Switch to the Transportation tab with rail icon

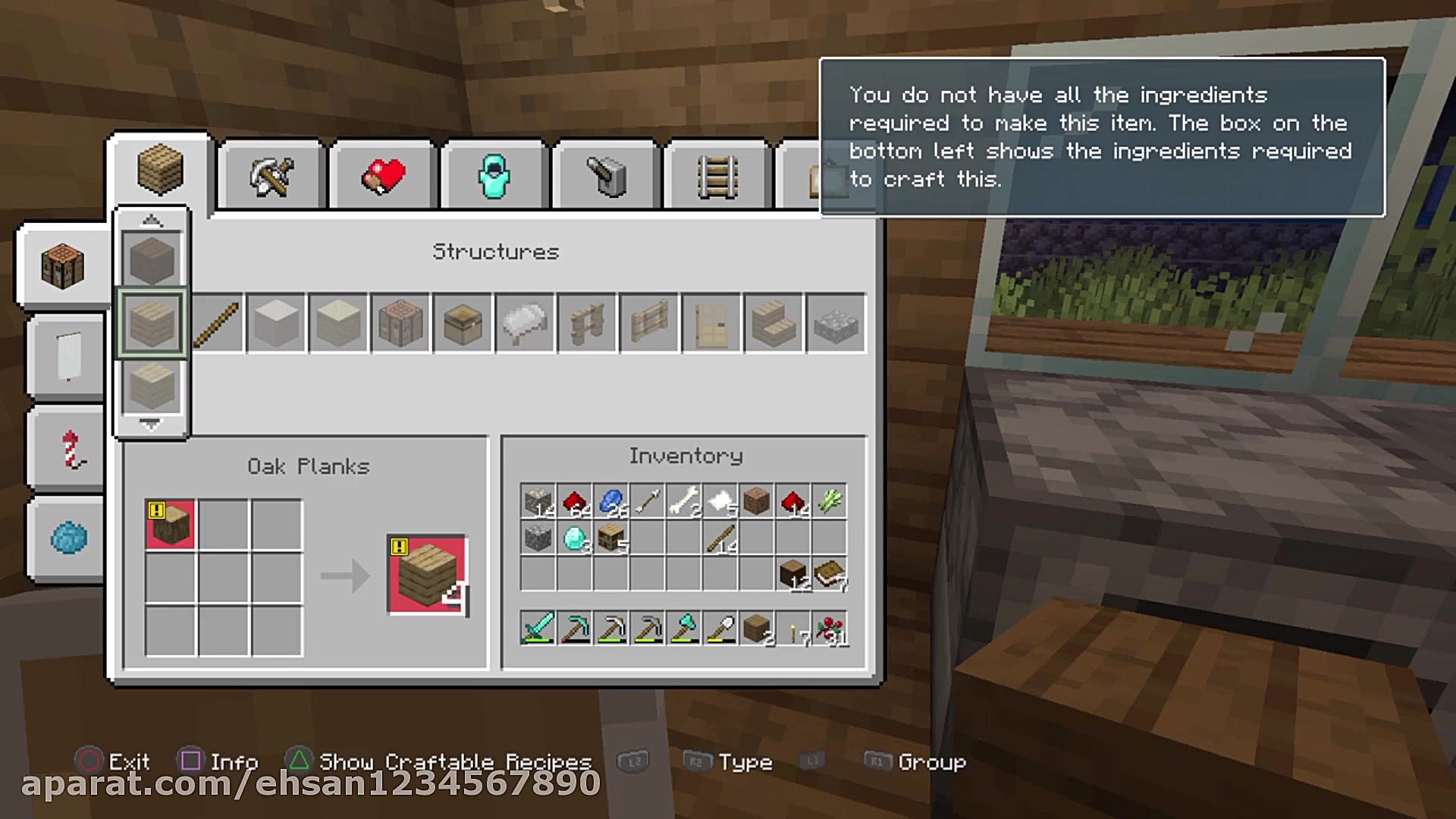point(717,176)
